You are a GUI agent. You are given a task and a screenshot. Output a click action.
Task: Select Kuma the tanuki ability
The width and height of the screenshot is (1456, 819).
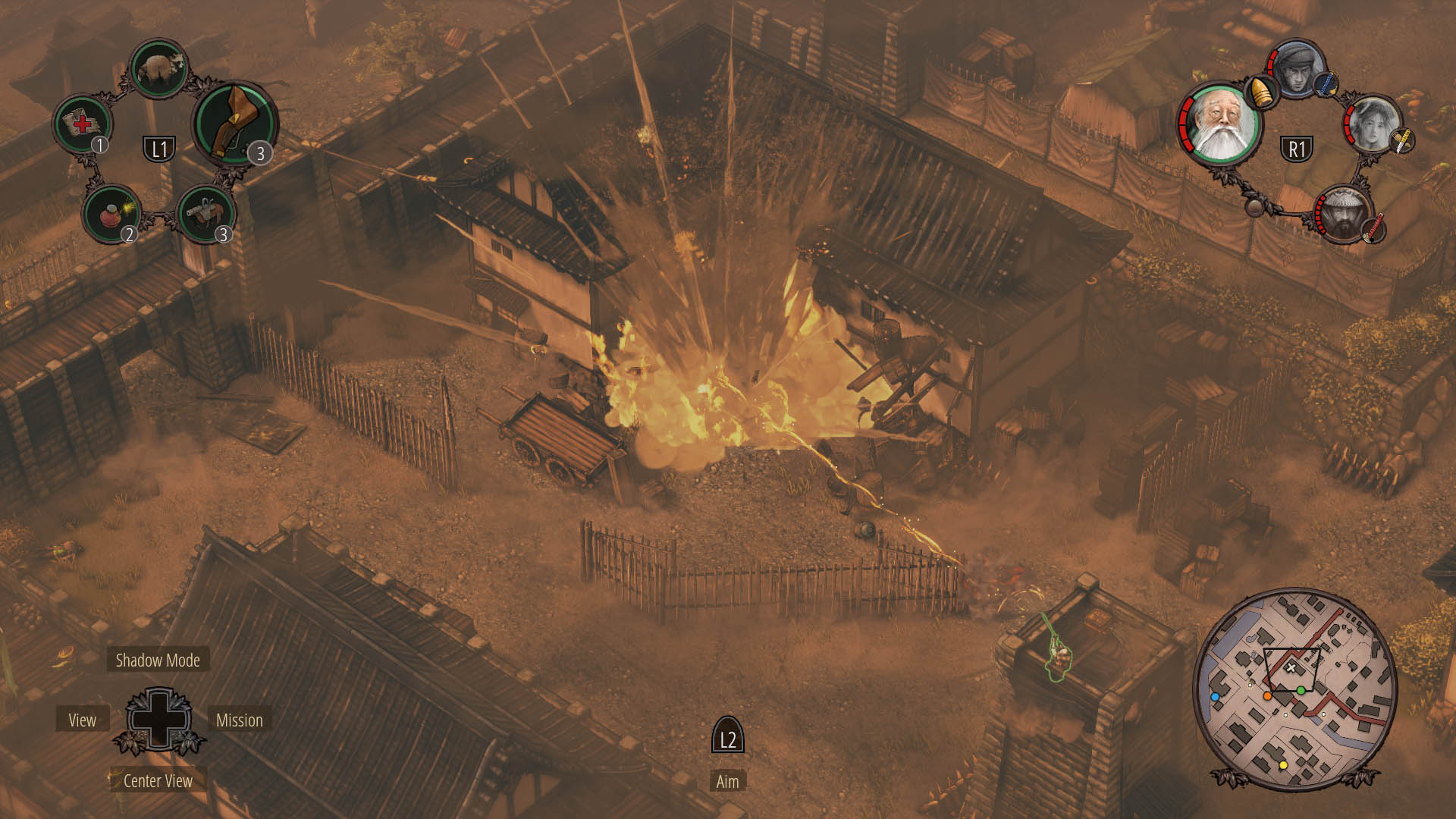coord(158,70)
